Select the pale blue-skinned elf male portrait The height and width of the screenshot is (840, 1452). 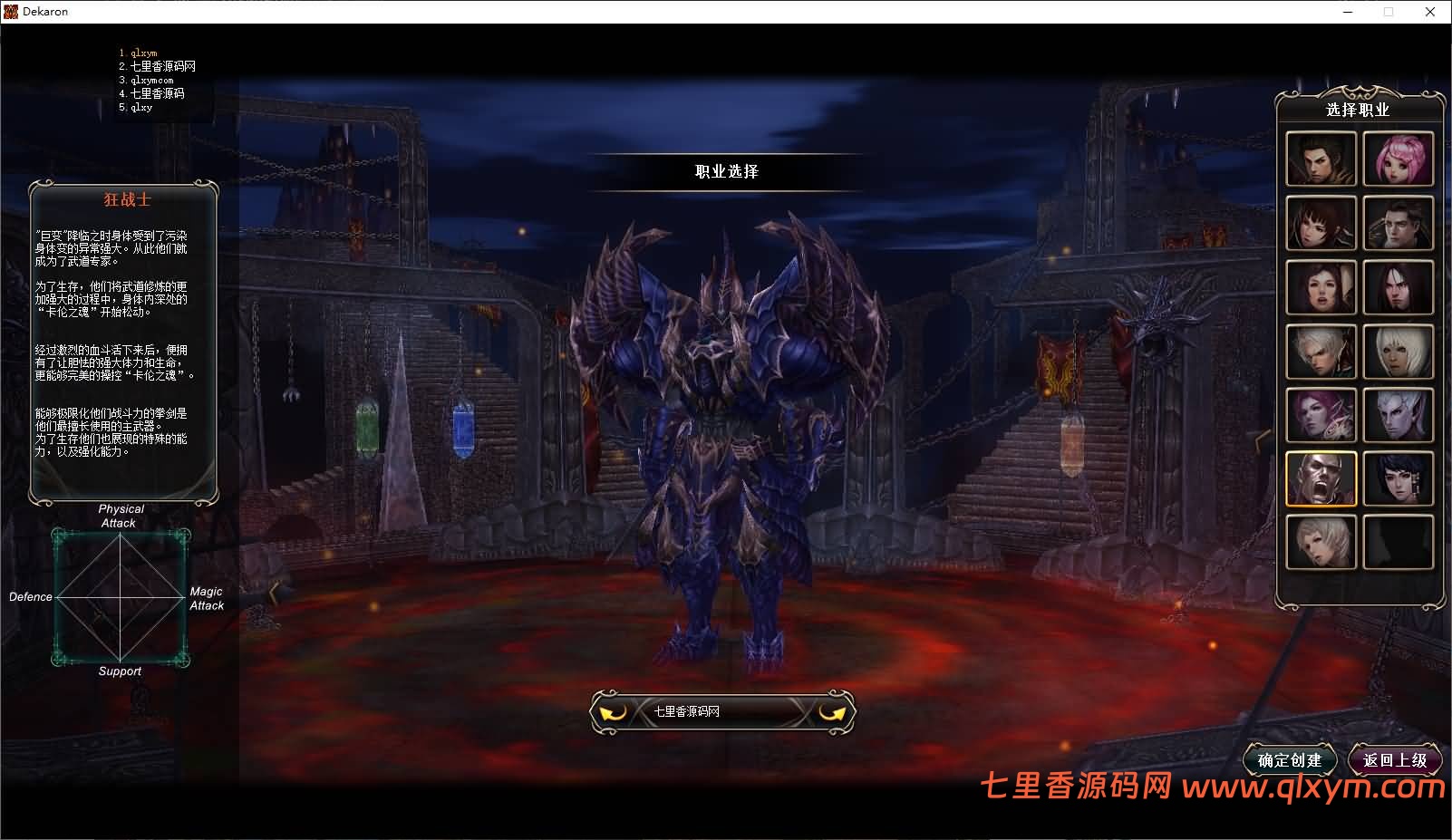1399,415
